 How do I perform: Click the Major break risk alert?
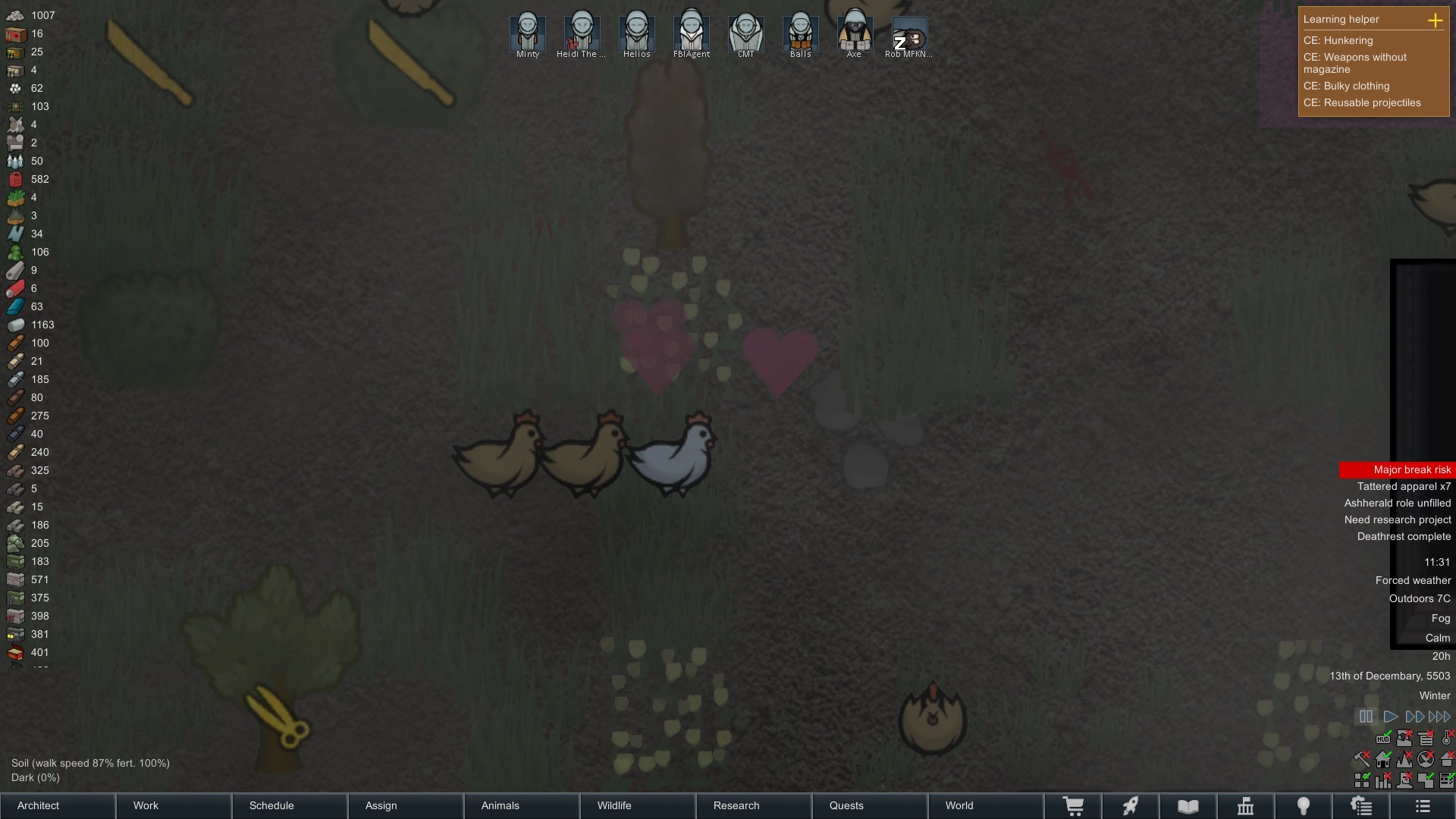[x=1412, y=469]
